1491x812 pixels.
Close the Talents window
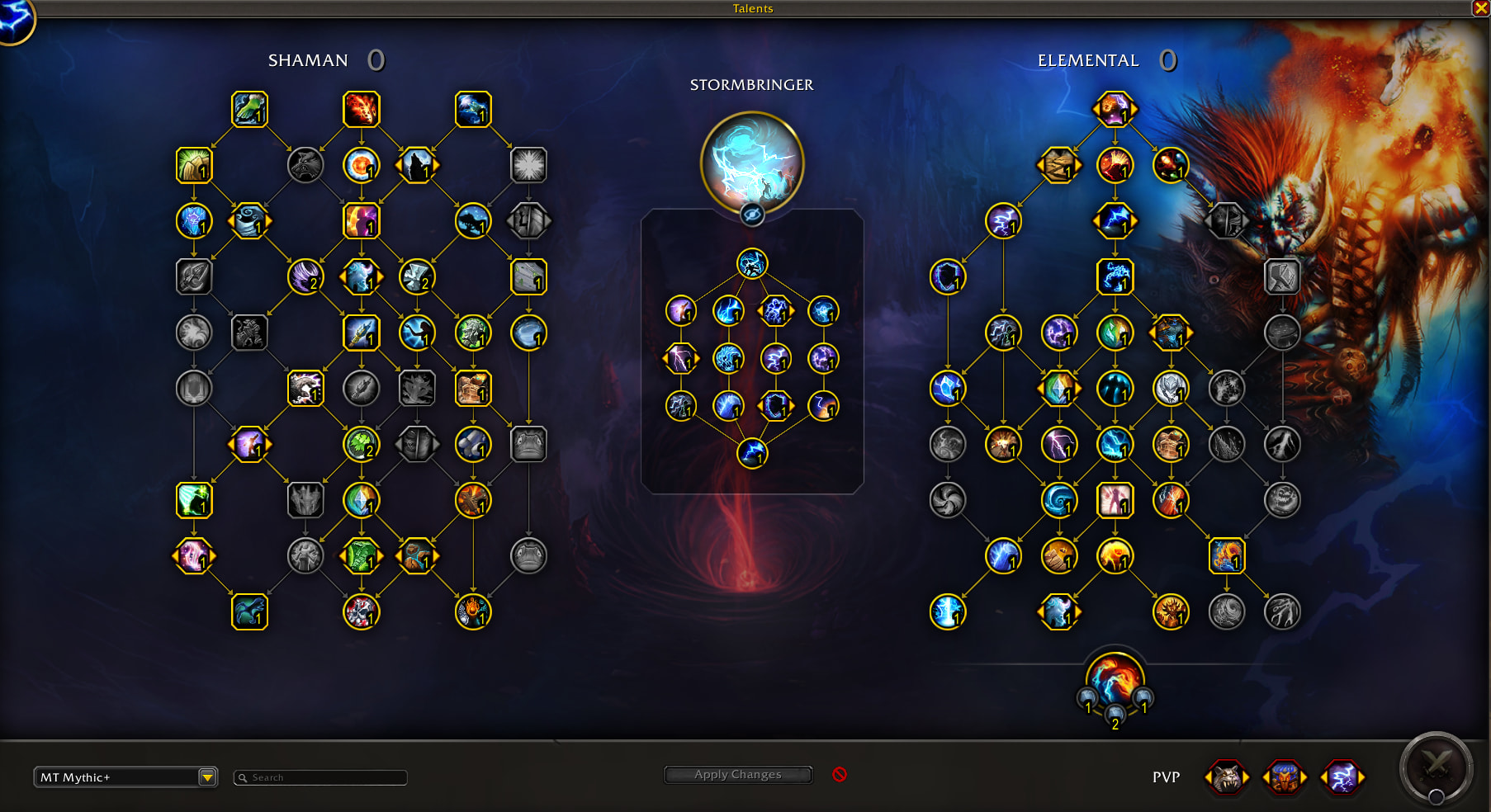(x=1480, y=8)
